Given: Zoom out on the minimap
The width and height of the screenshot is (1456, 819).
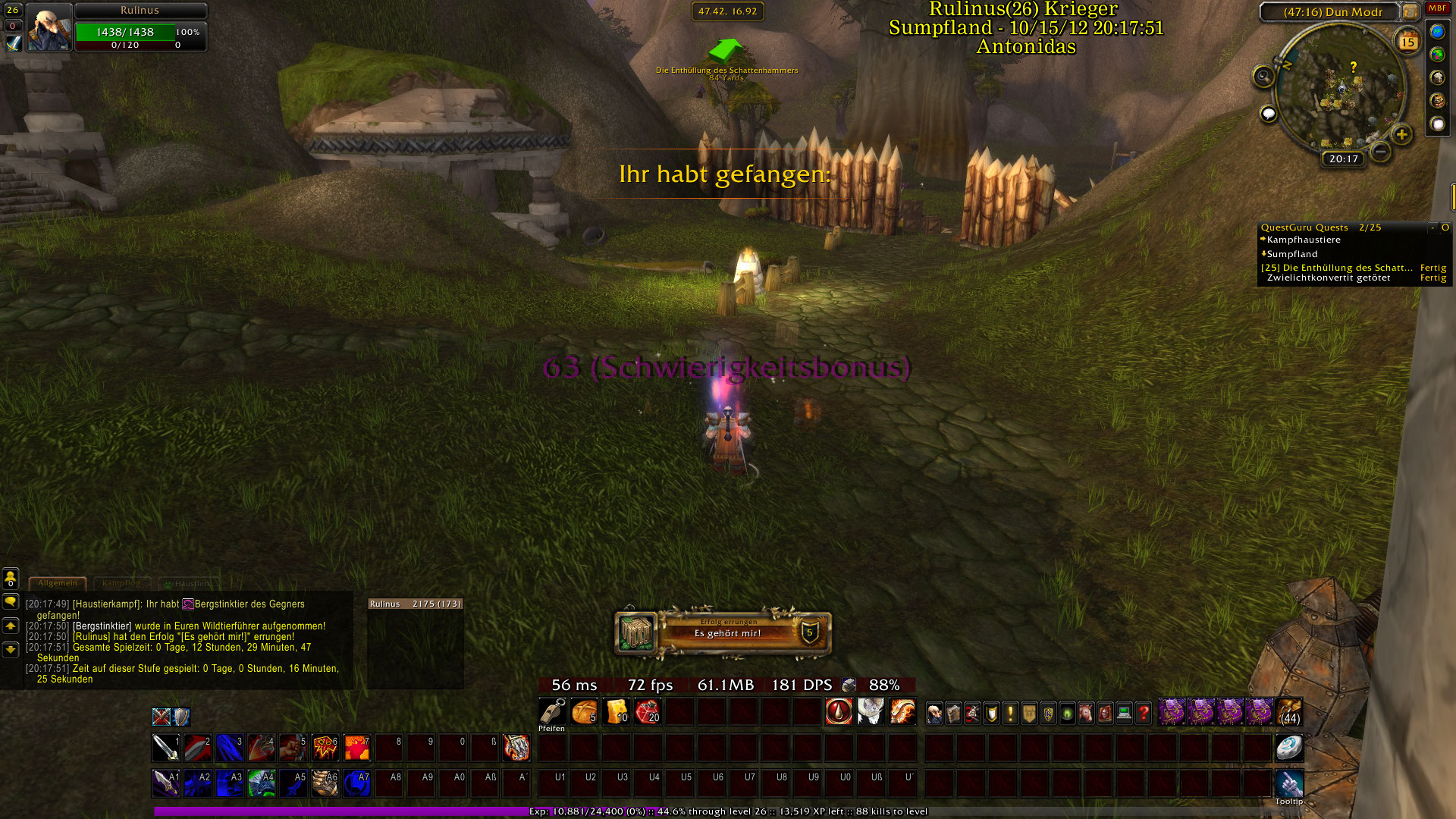Looking at the screenshot, I should [x=1381, y=152].
